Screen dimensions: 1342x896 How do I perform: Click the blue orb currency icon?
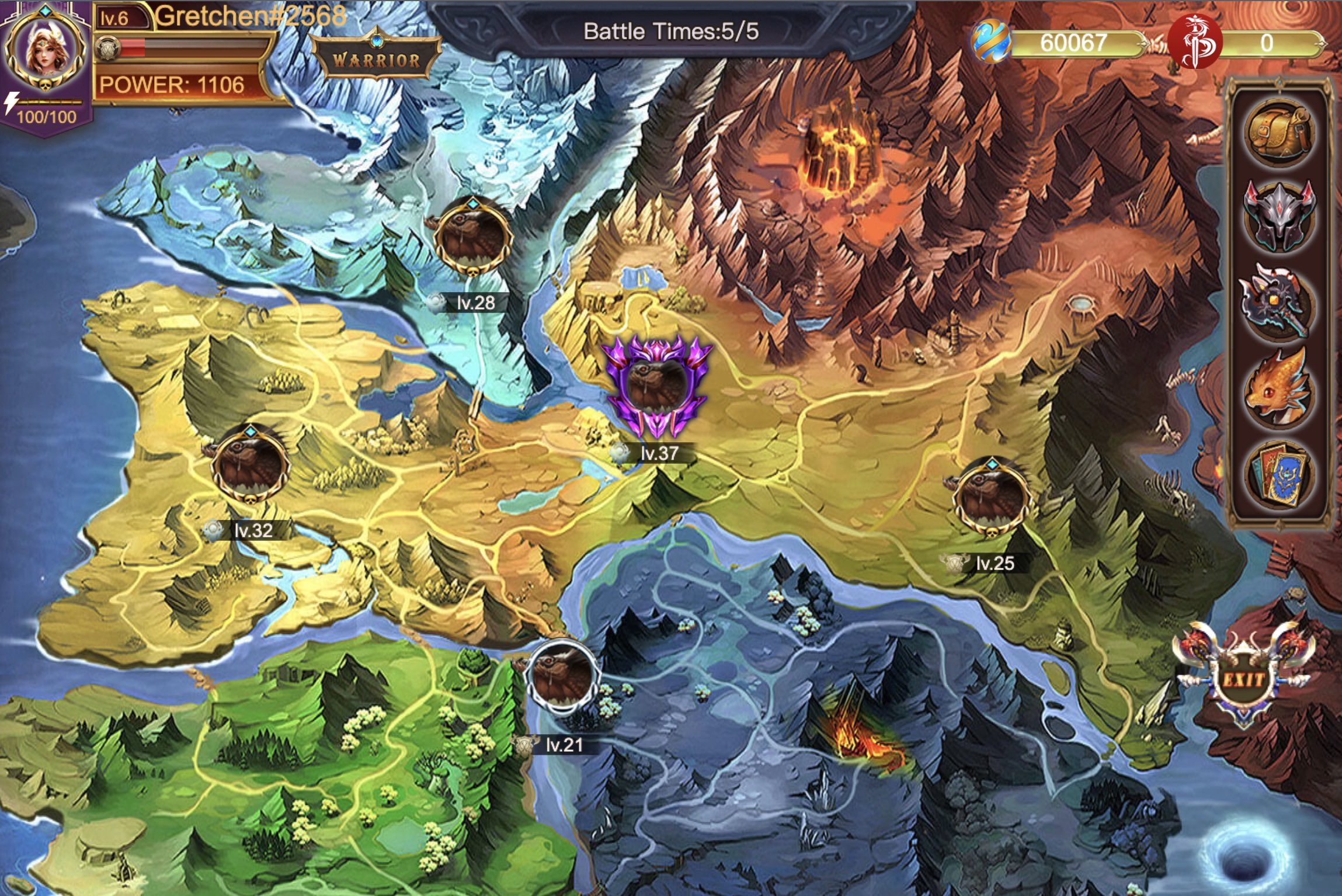pyautogui.click(x=991, y=42)
